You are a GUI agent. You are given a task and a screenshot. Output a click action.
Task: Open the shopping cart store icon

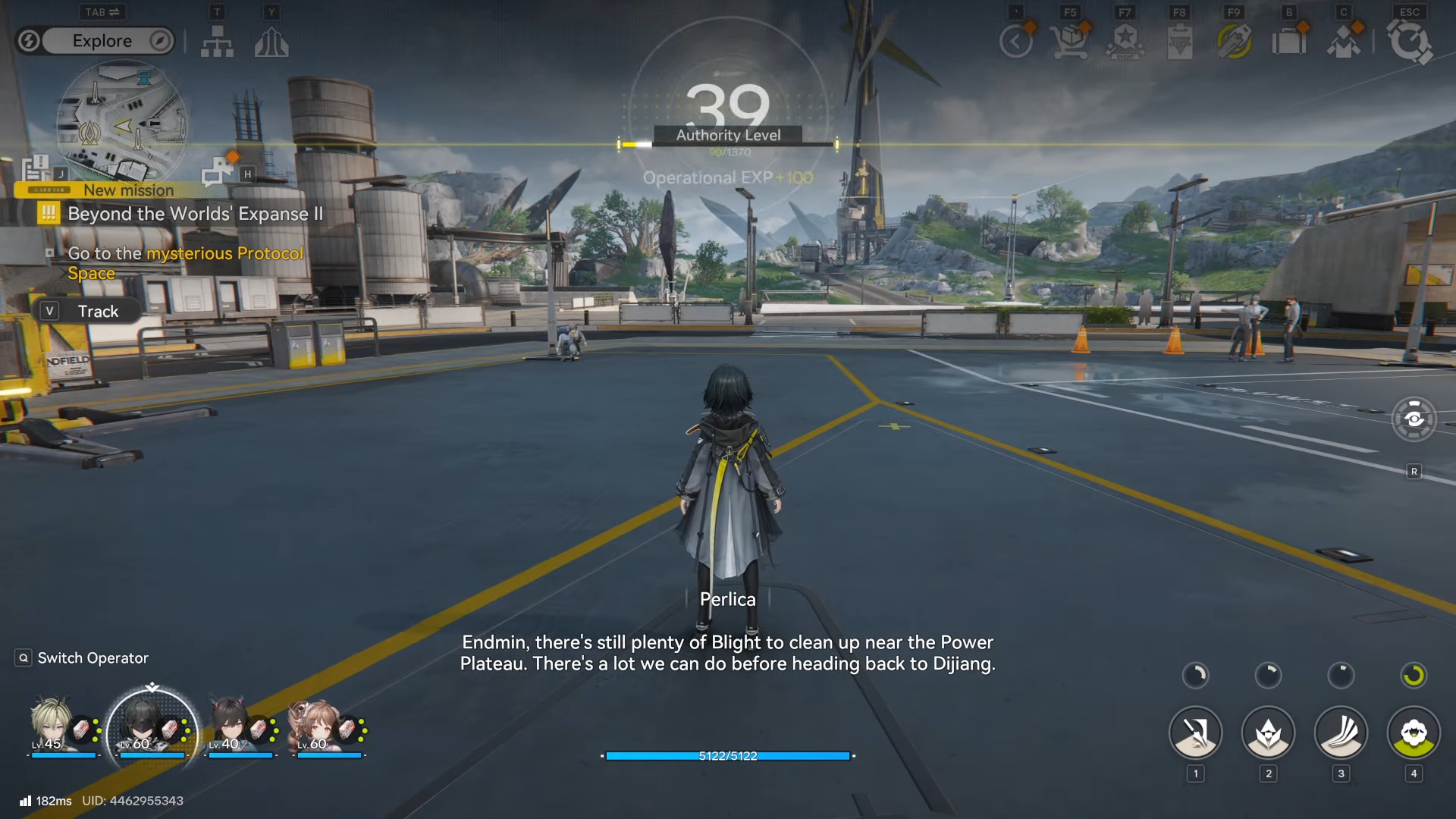[1070, 42]
